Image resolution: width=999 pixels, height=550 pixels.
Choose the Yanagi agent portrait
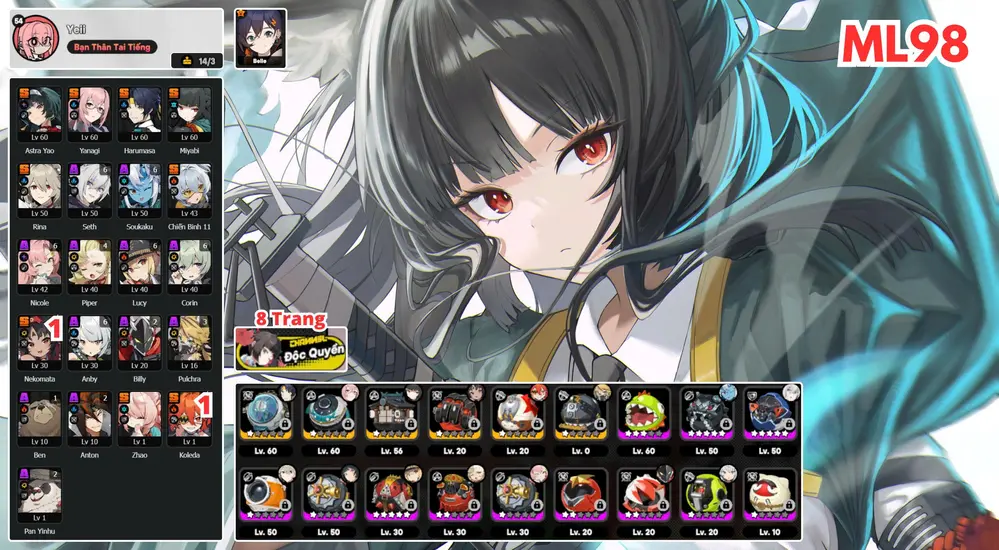[x=90, y=112]
